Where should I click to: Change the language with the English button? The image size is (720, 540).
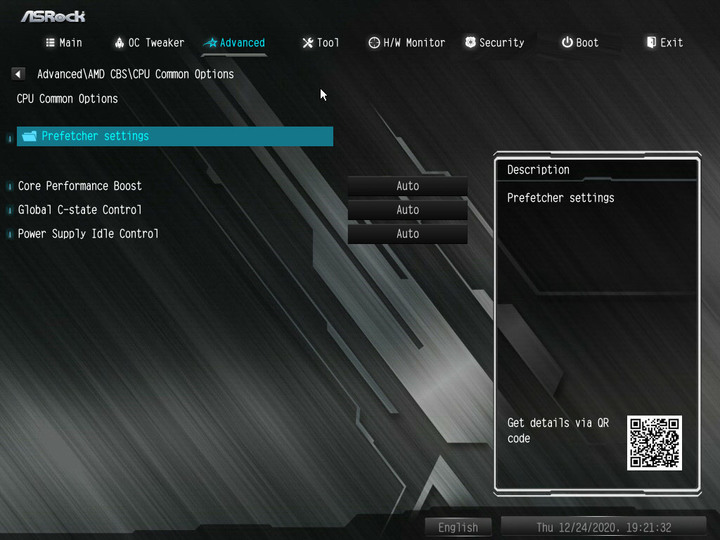click(x=458, y=527)
